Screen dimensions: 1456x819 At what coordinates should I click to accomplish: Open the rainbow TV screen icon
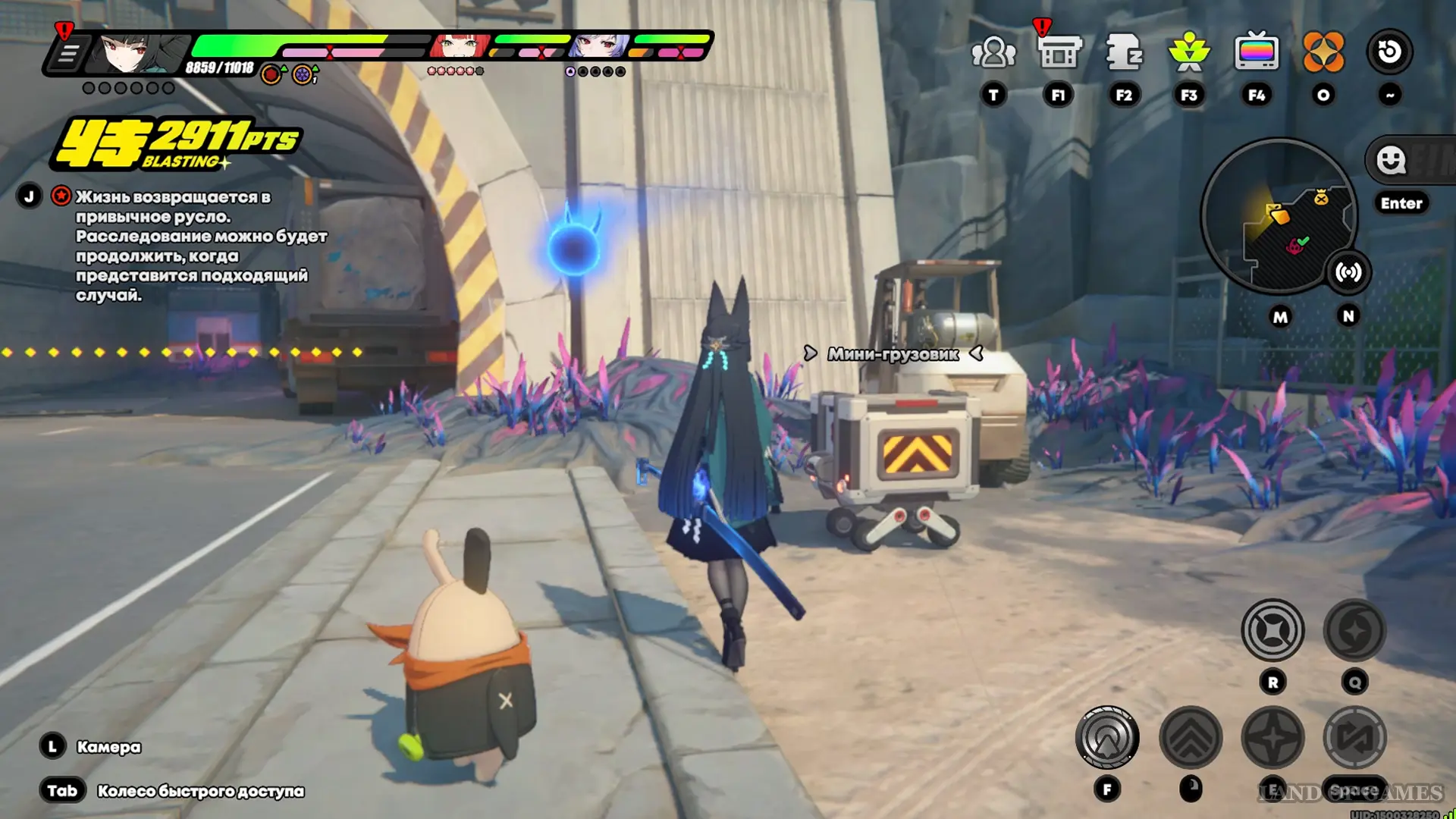(x=1257, y=53)
